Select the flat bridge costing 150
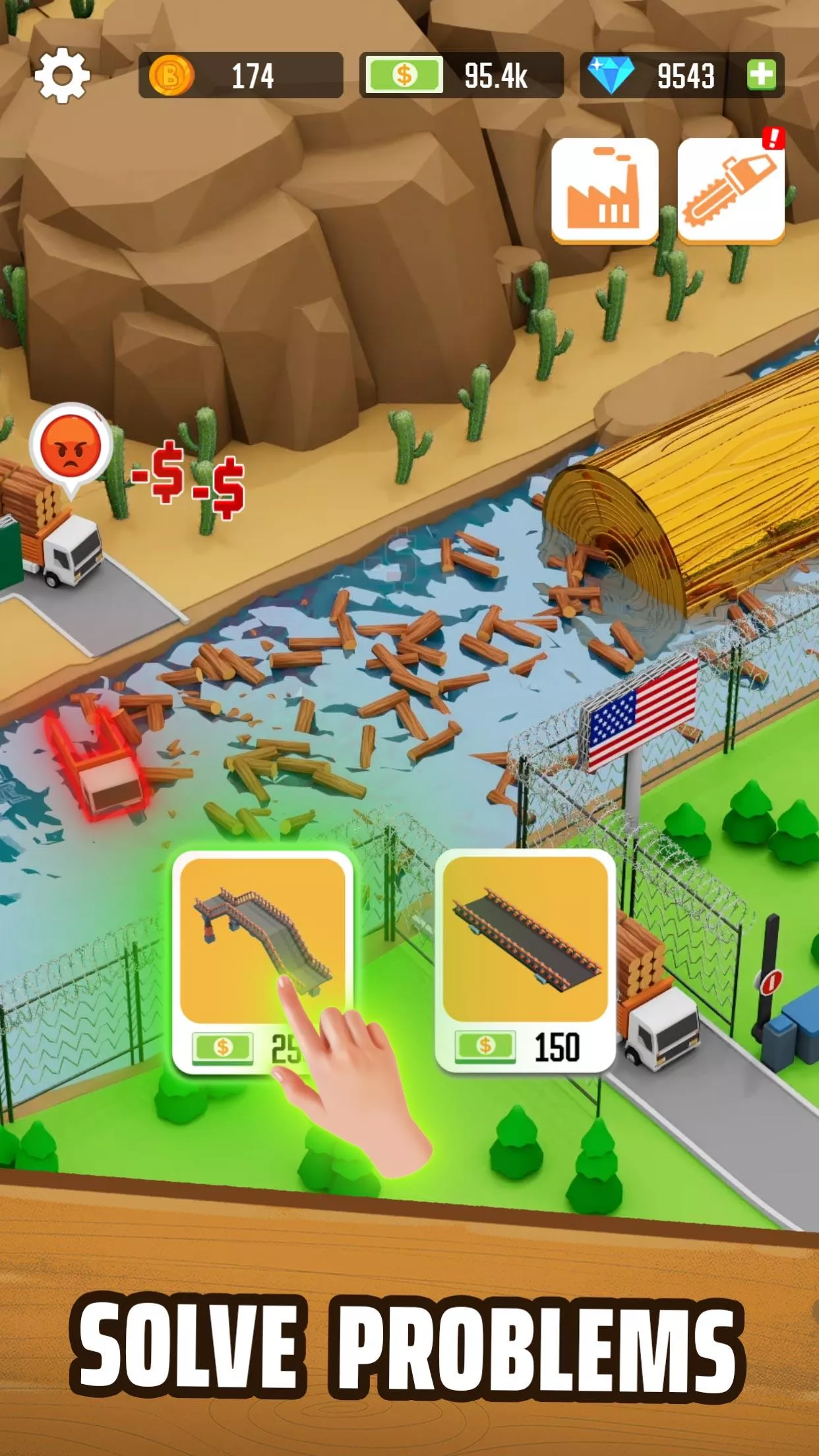The width and height of the screenshot is (819, 1456). click(x=525, y=959)
